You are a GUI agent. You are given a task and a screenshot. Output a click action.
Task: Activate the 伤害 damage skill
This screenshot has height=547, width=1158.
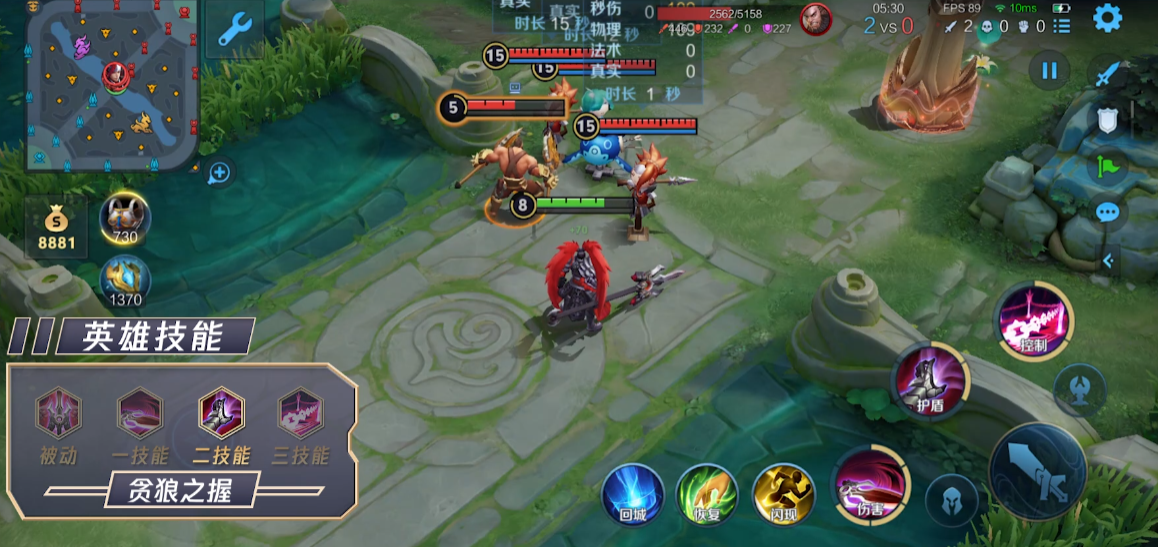[x=869, y=484]
